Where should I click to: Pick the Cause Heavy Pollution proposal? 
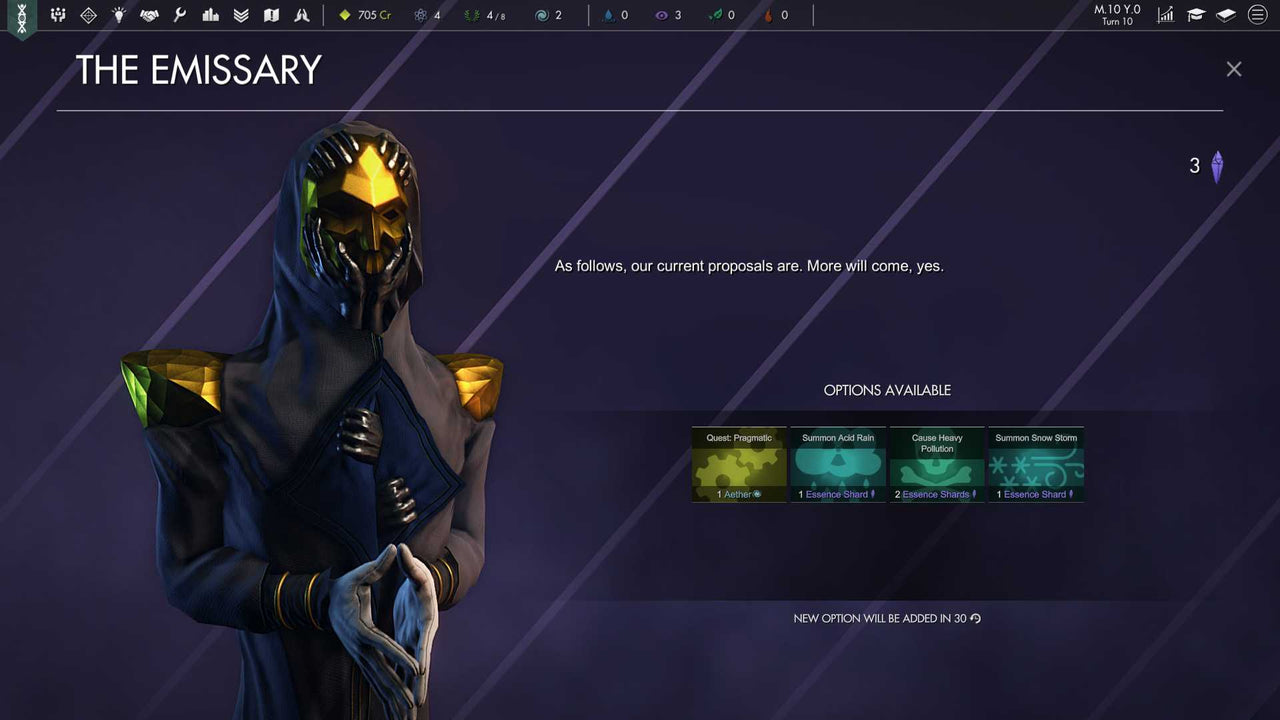pyautogui.click(x=936, y=463)
